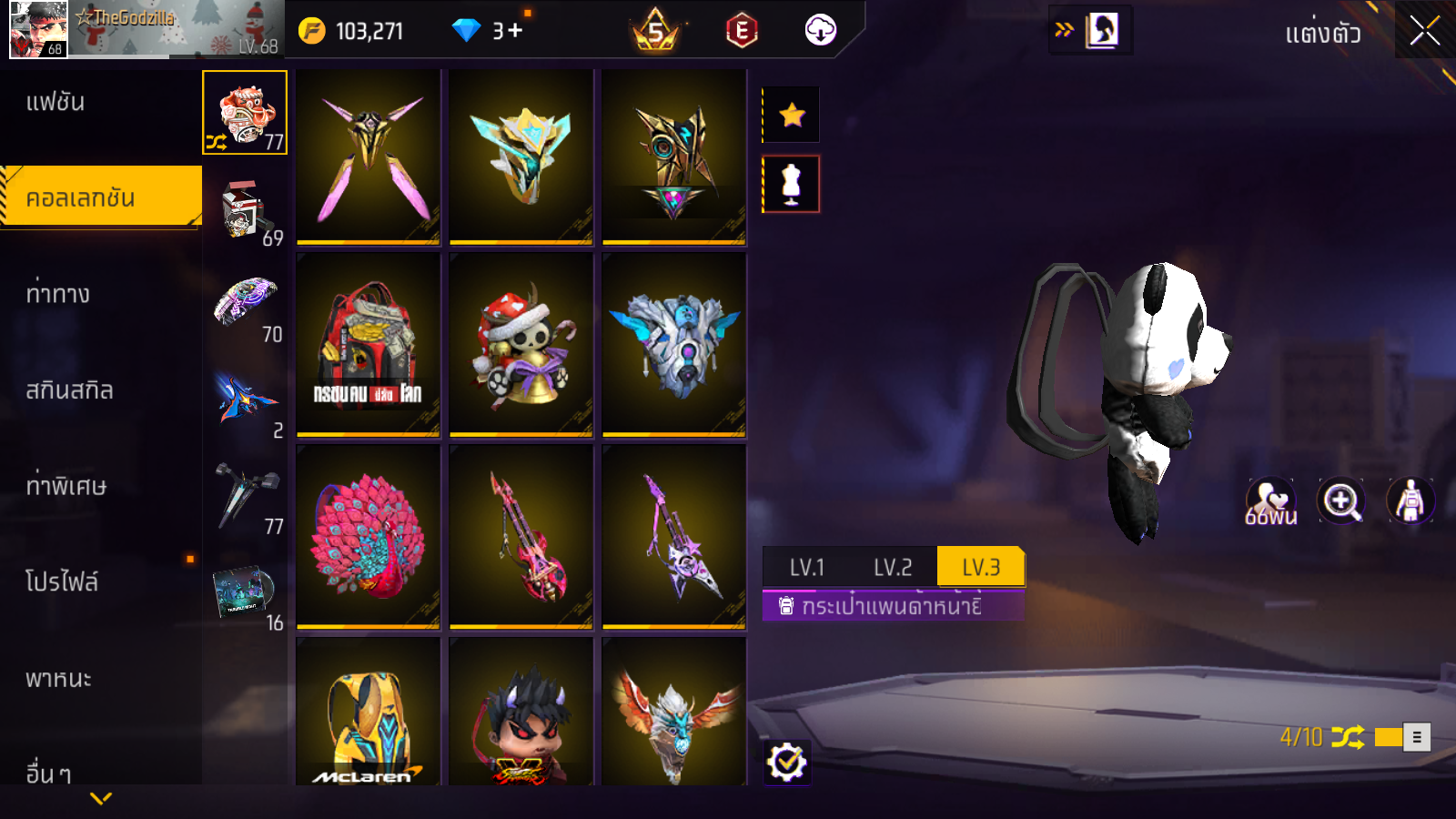
Task: Tap the TheGodzilla player profile avatar
Action: pos(37,30)
